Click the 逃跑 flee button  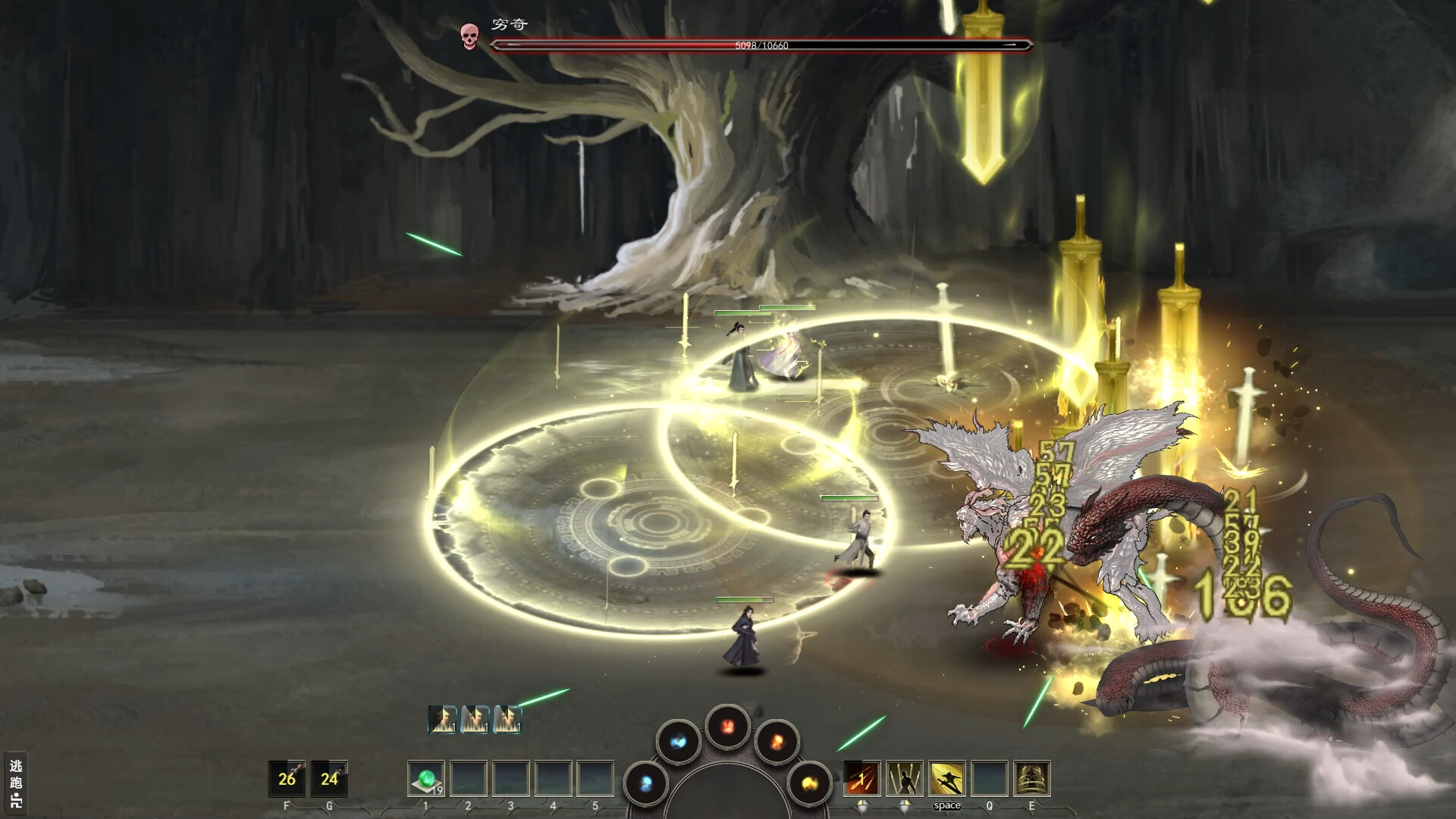pos(16,782)
